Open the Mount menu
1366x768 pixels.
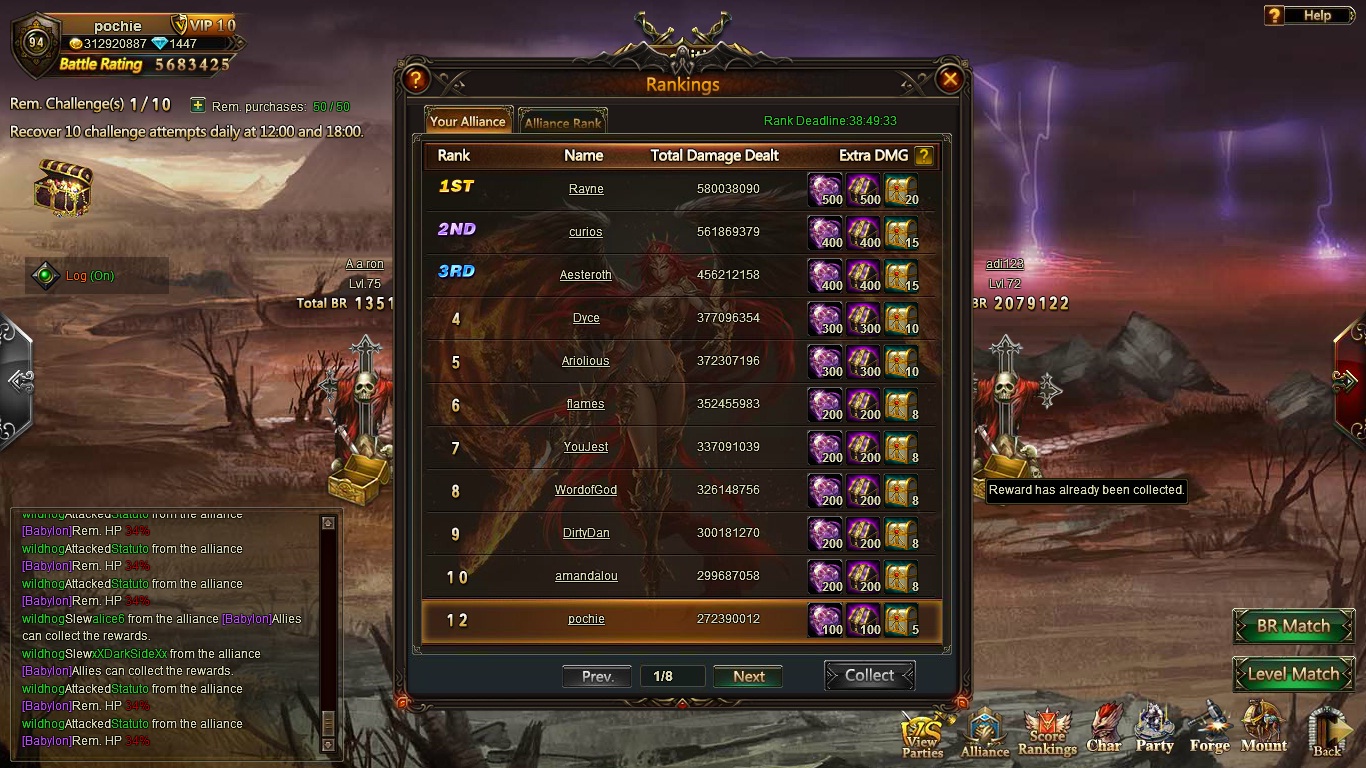tap(1263, 729)
